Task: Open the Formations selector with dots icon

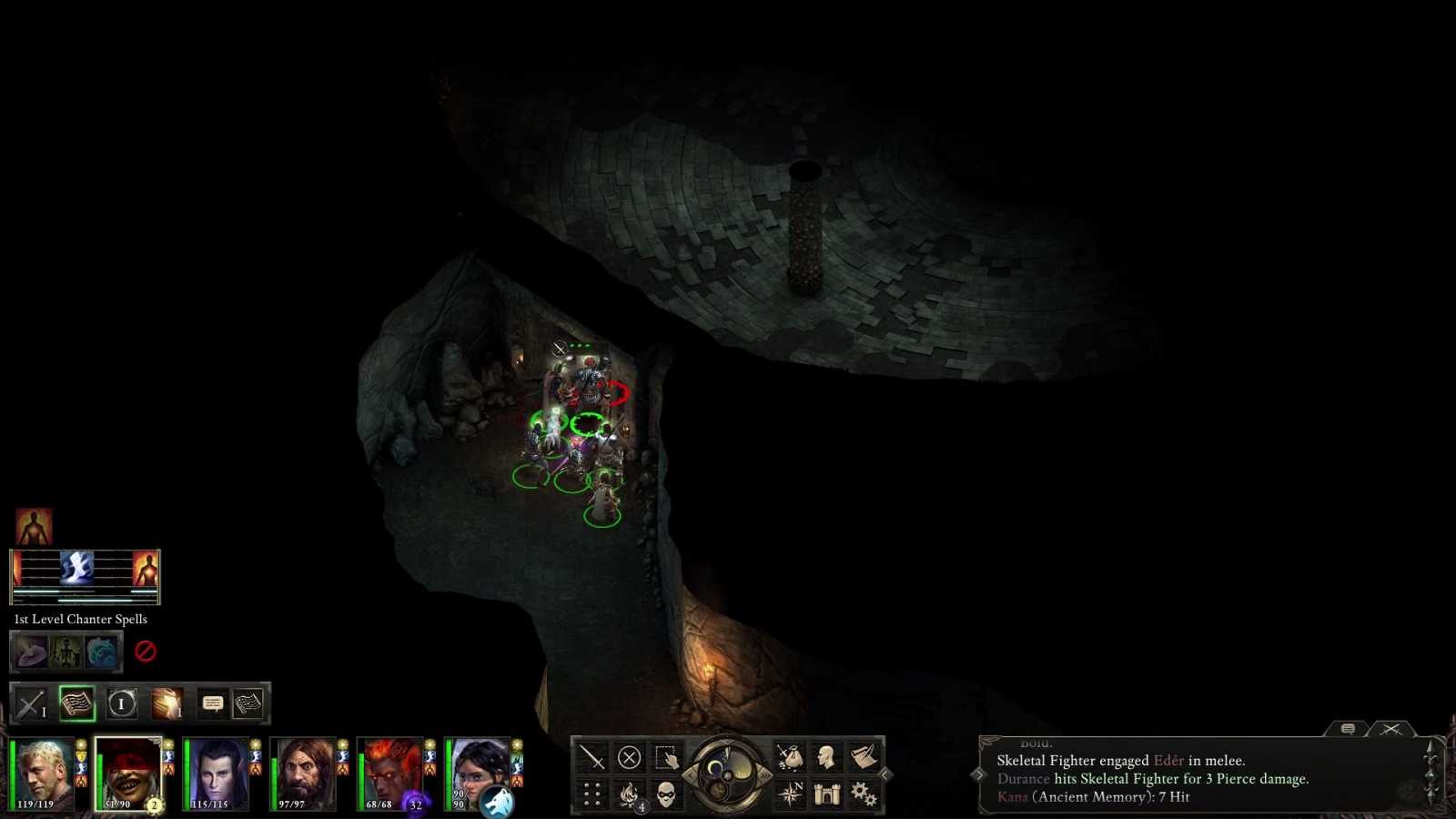Action: (591, 792)
